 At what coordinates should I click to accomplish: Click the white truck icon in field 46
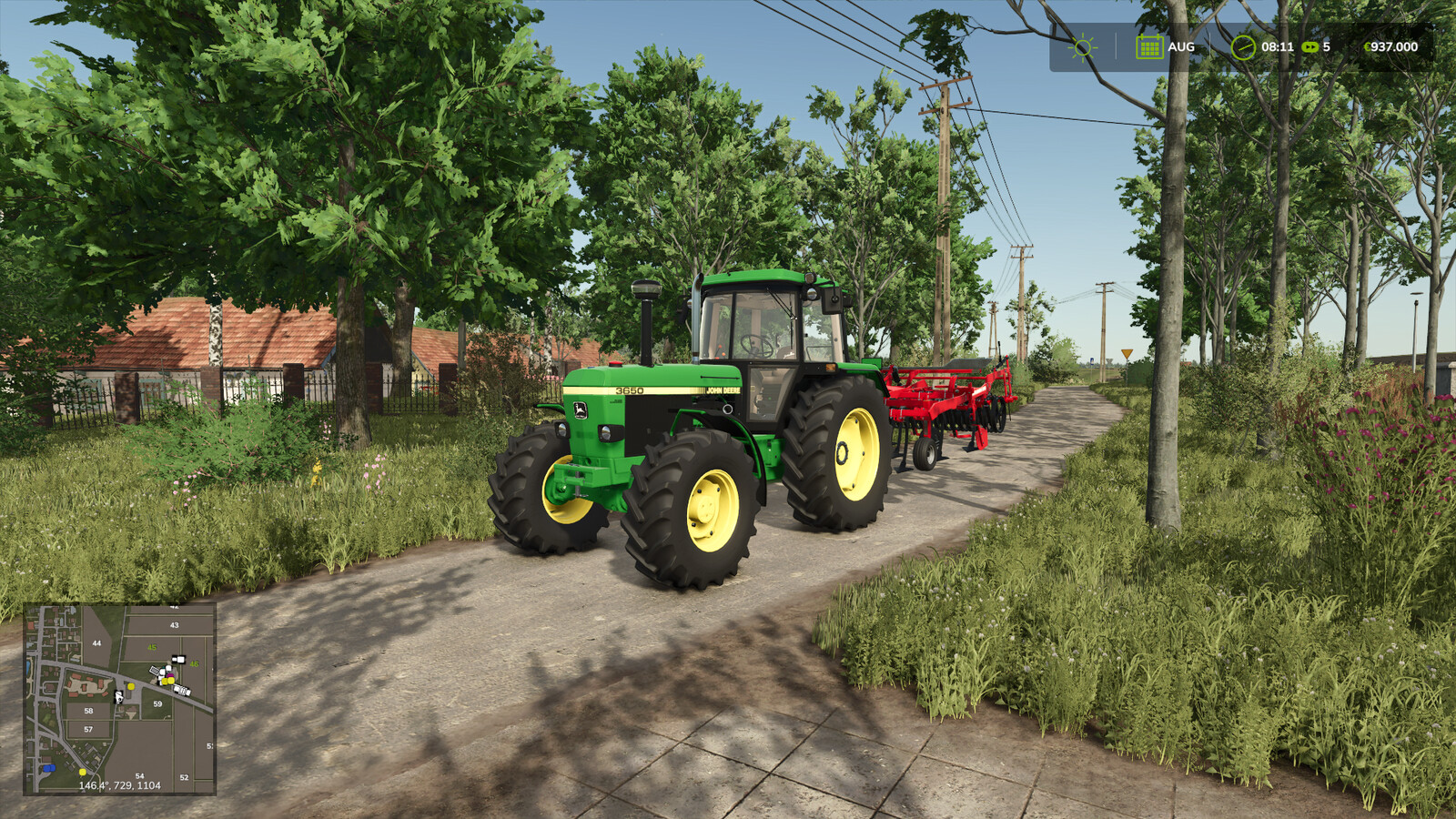(179, 660)
